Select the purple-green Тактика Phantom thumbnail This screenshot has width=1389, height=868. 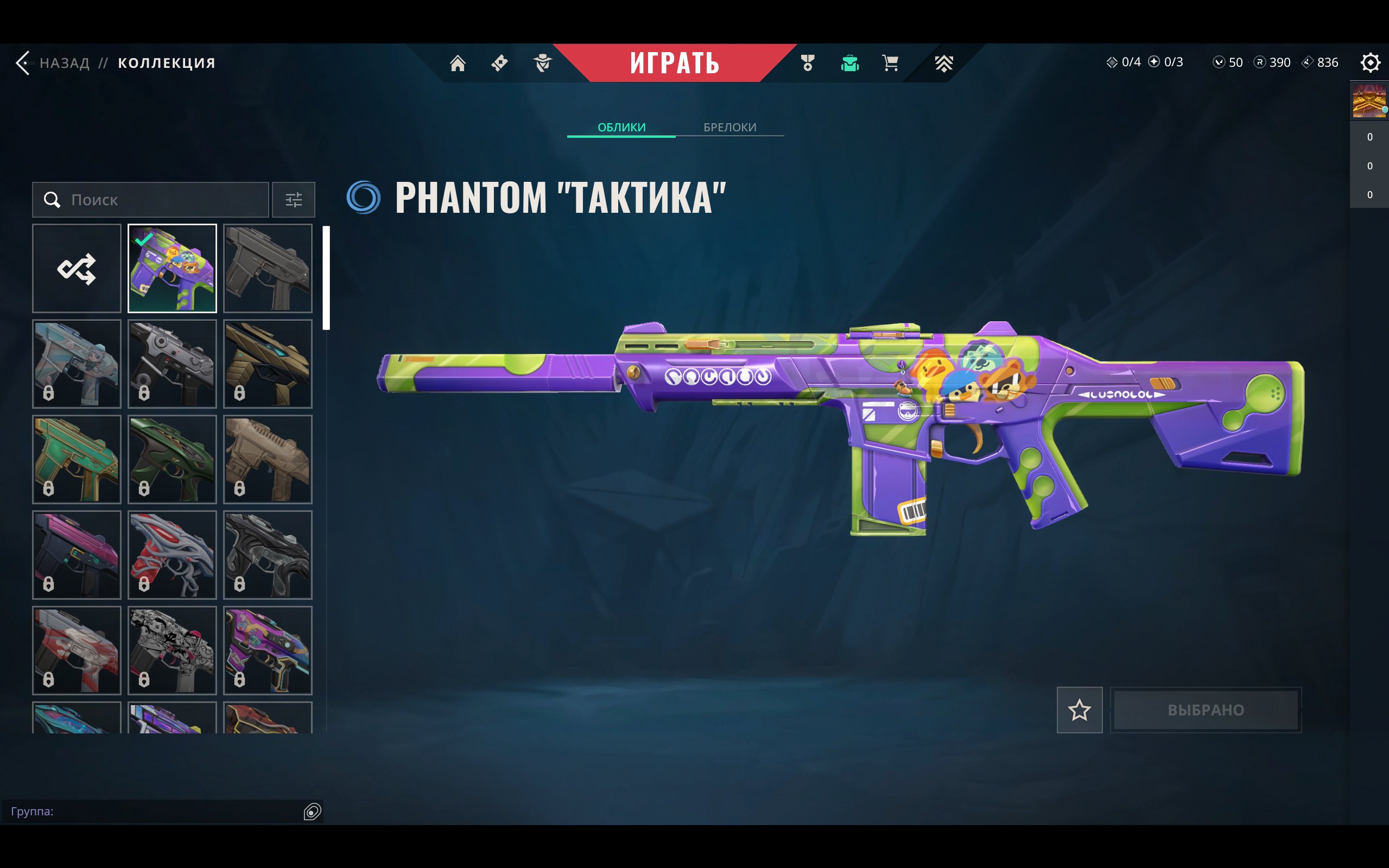coord(172,269)
